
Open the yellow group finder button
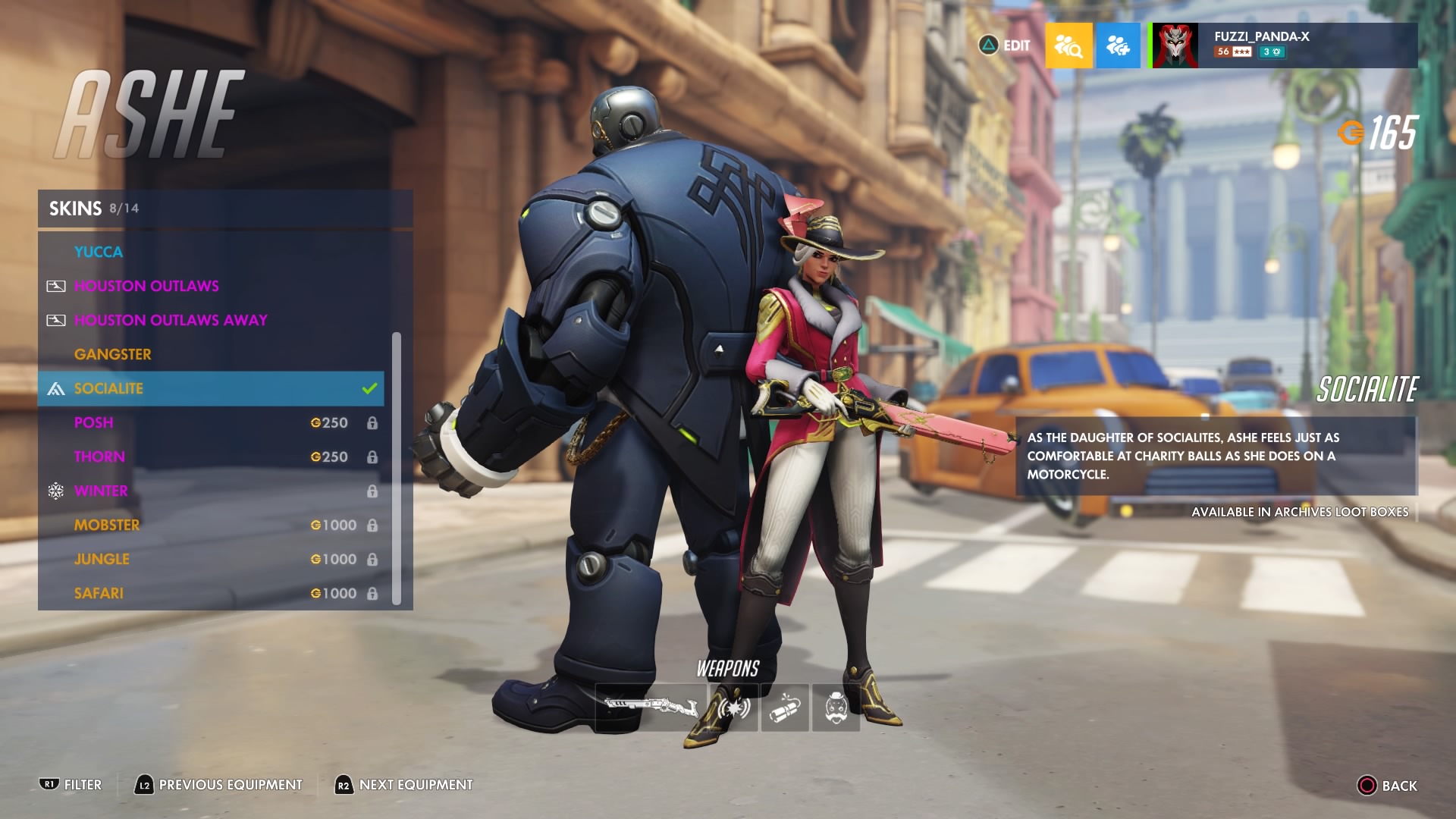coord(1068,45)
